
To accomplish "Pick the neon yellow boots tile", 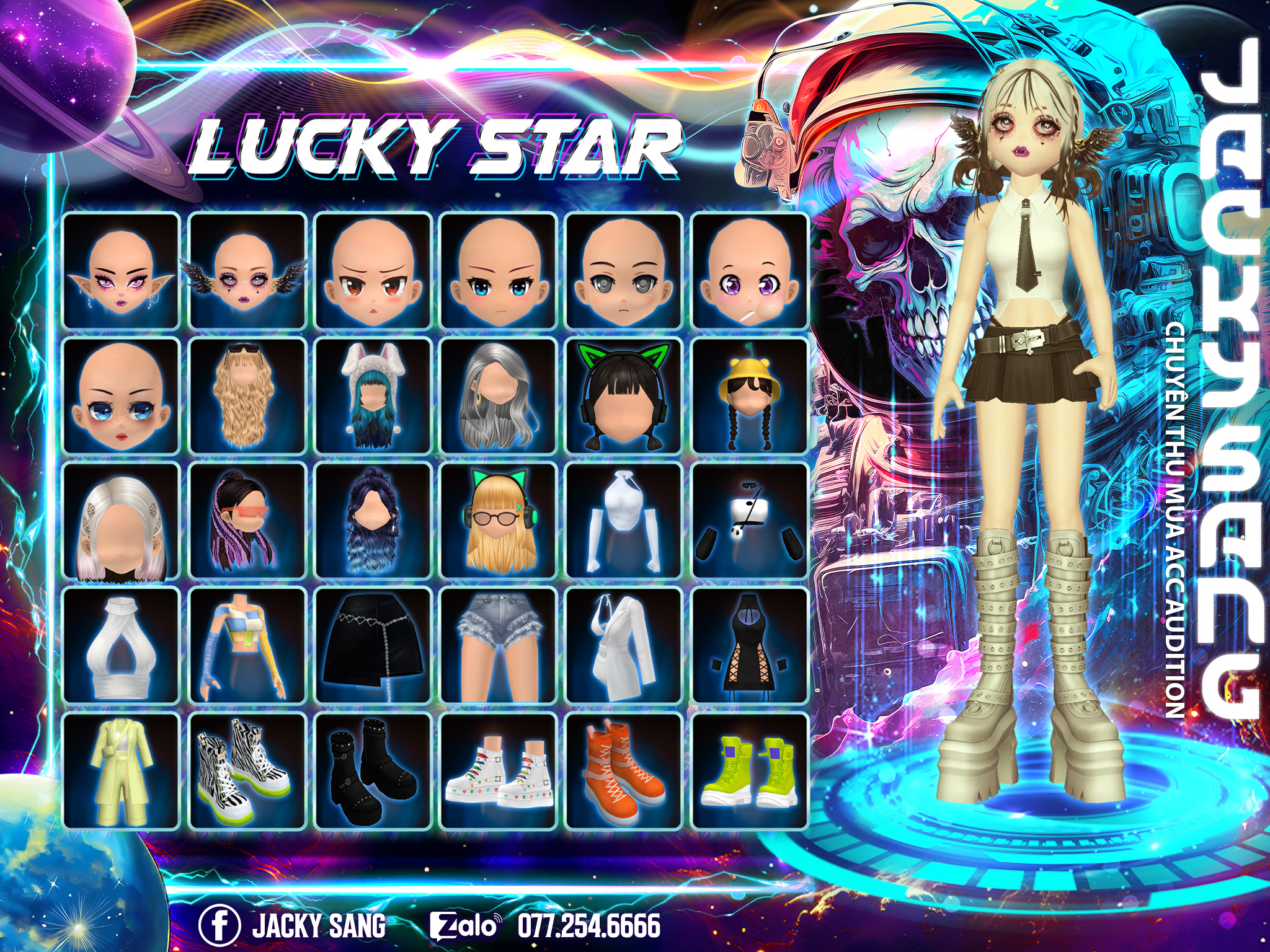I will pyautogui.click(x=750, y=771).
